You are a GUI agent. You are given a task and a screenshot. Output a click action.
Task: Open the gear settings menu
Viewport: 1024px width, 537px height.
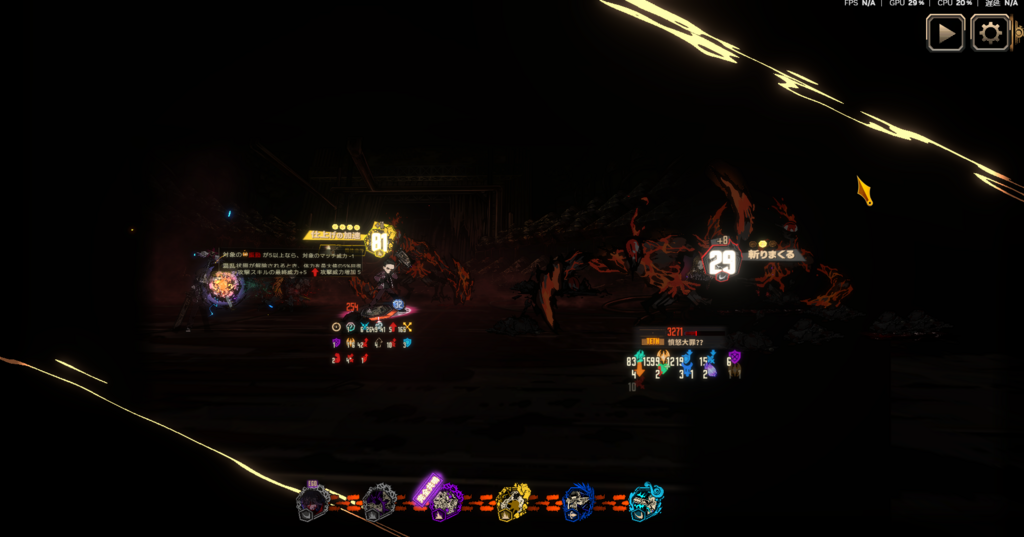coord(990,33)
